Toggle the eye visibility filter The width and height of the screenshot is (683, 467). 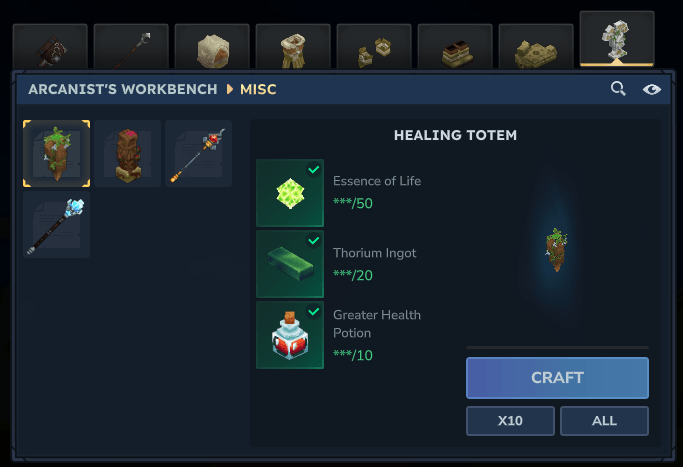[652, 89]
